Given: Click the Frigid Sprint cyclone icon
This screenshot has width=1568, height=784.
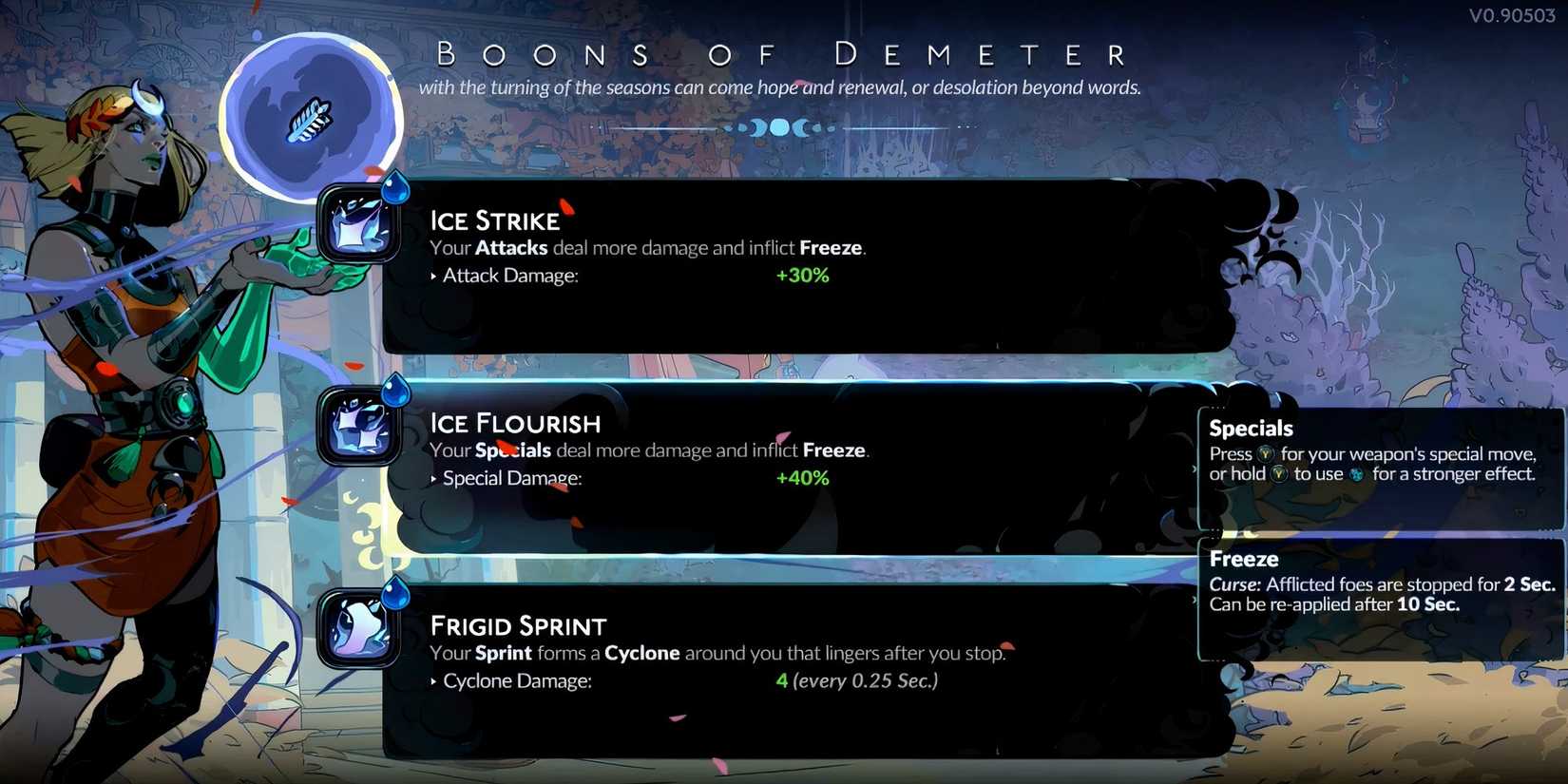Looking at the screenshot, I should click(x=359, y=630).
